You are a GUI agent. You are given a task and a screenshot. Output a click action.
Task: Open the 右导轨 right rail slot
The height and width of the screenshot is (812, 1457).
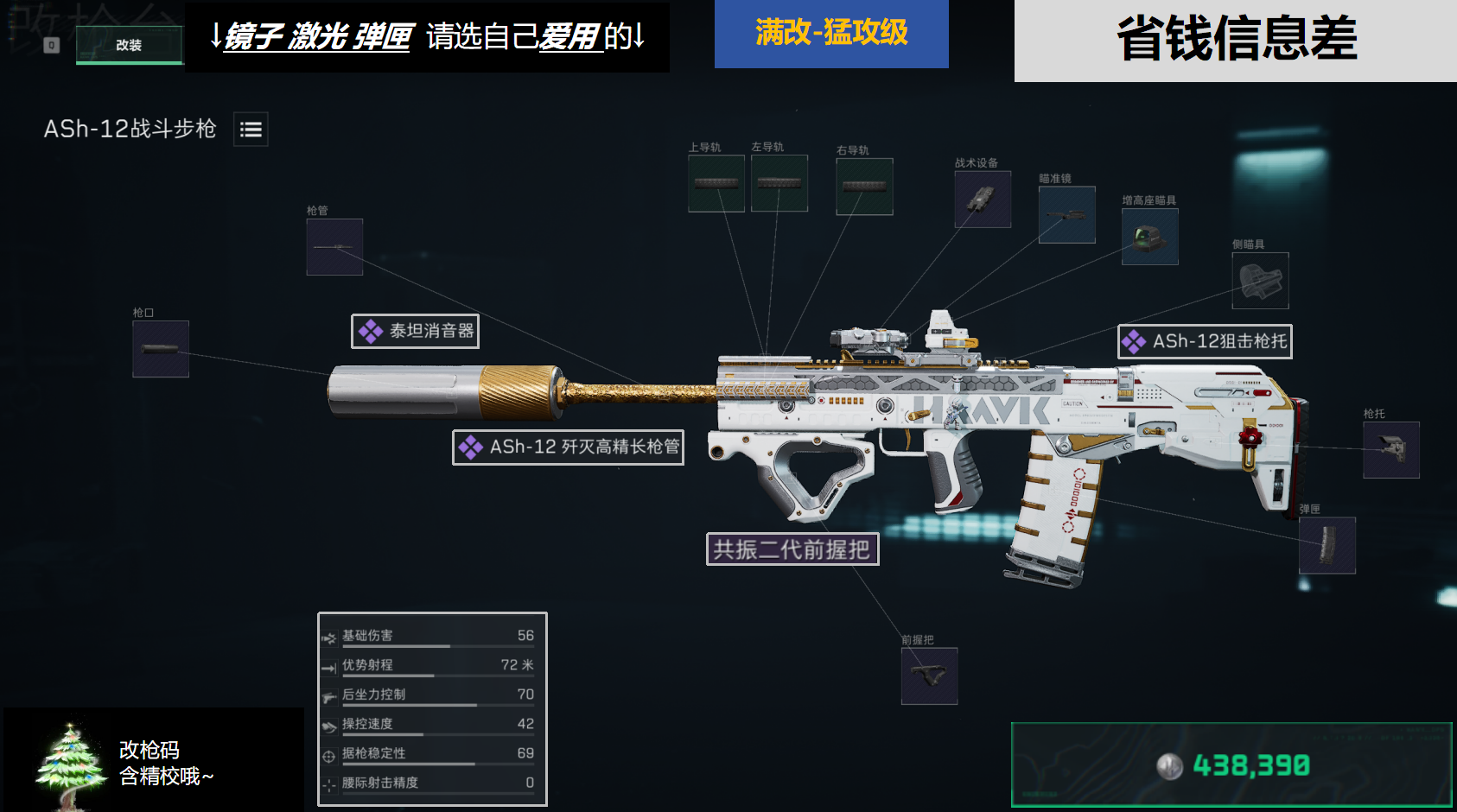pyautogui.click(x=864, y=187)
